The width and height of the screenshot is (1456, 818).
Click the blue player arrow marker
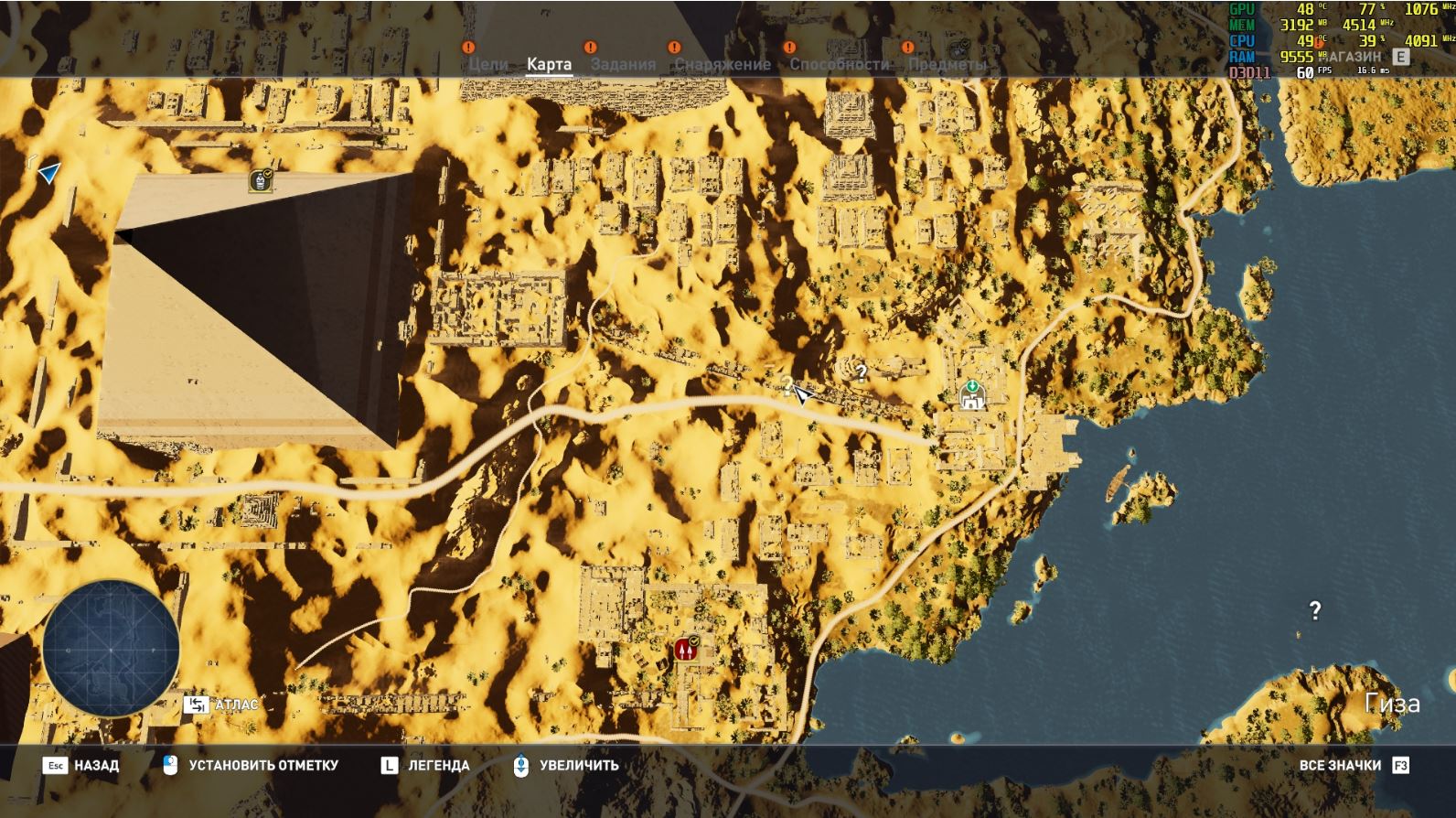[48, 171]
